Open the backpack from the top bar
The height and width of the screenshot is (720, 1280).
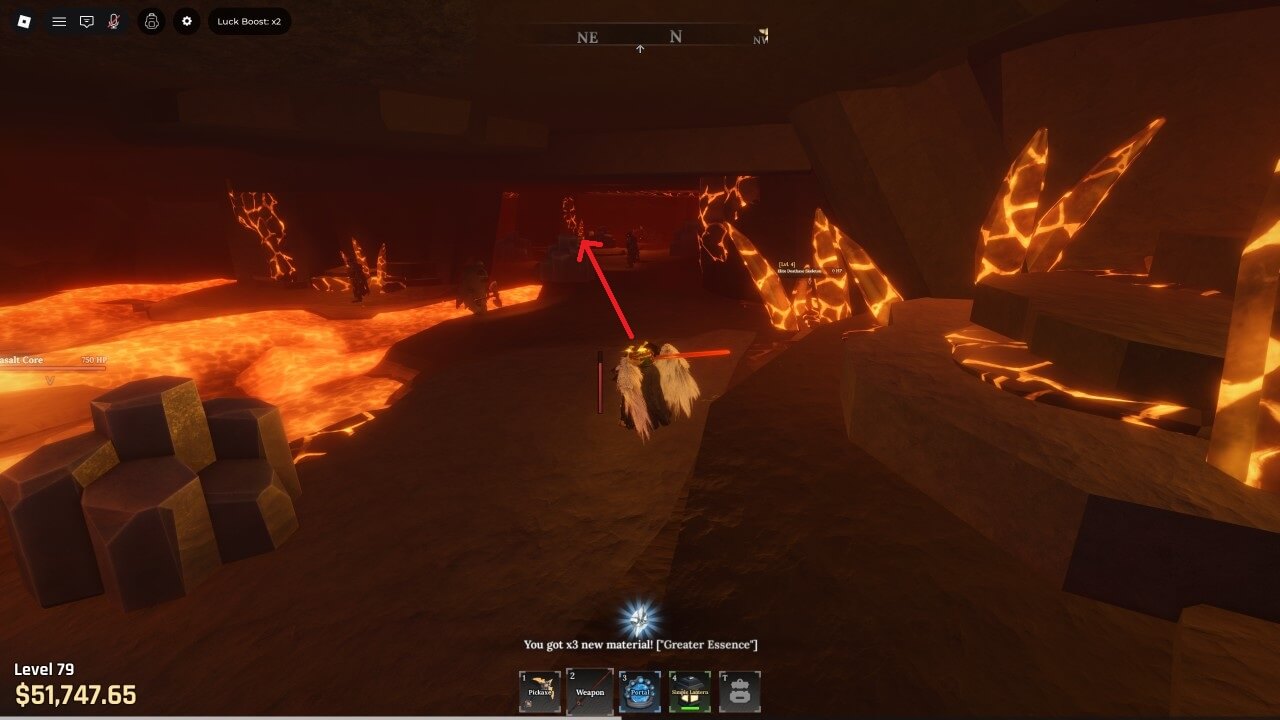click(152, 21)
